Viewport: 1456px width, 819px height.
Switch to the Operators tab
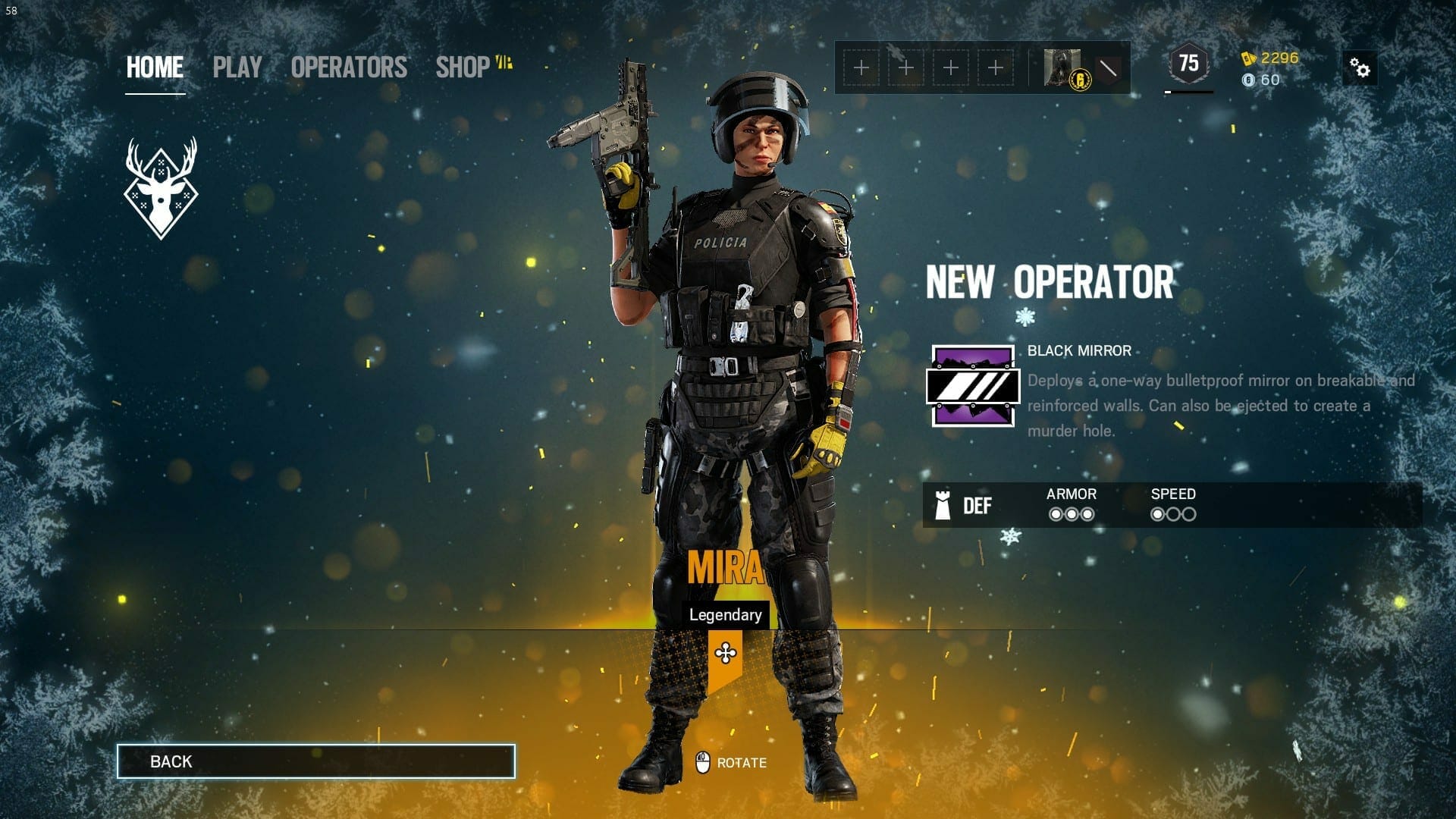pyautogui.click(x=349, y=67)
